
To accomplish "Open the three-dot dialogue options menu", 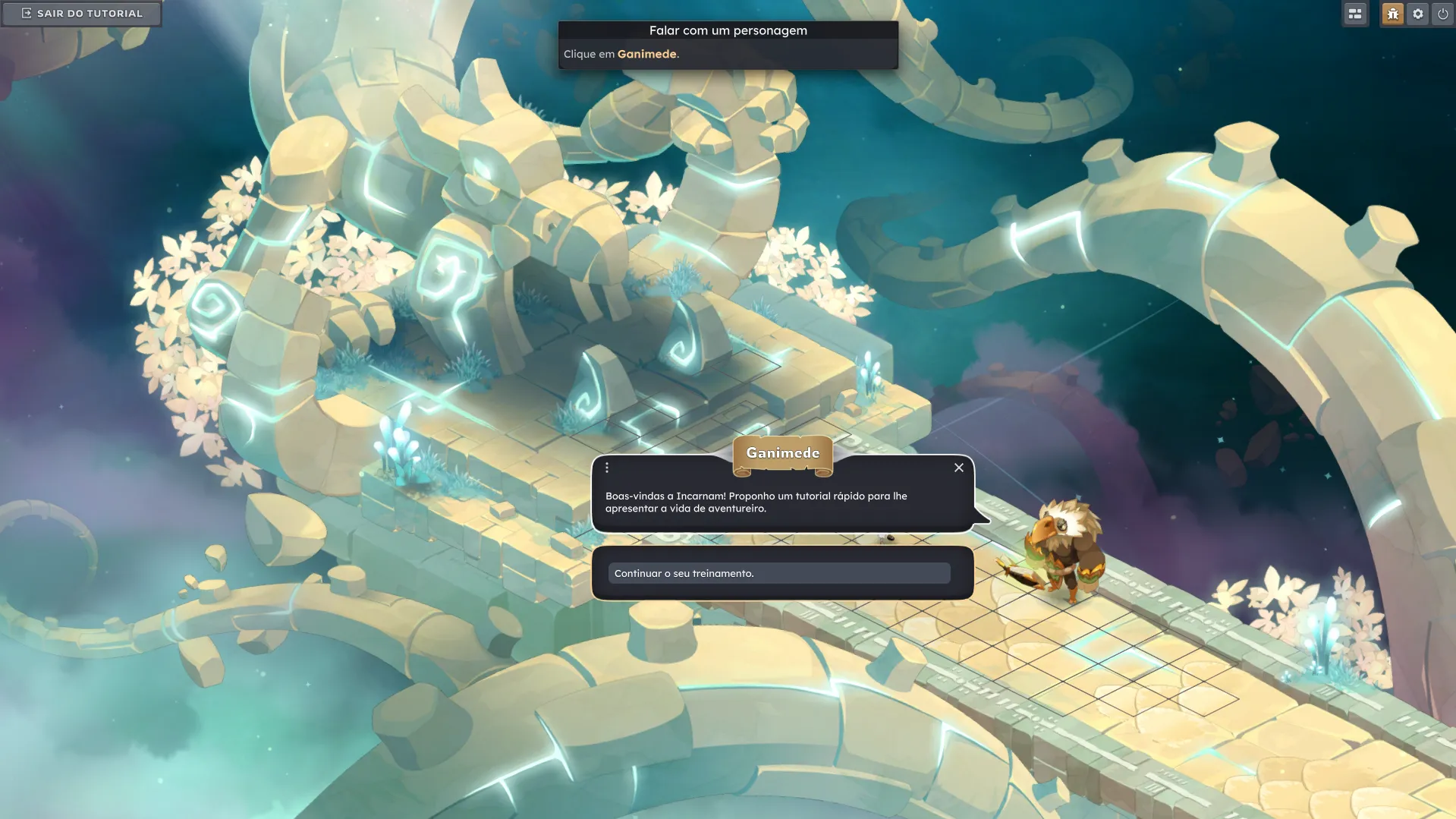I will [607, 468].
